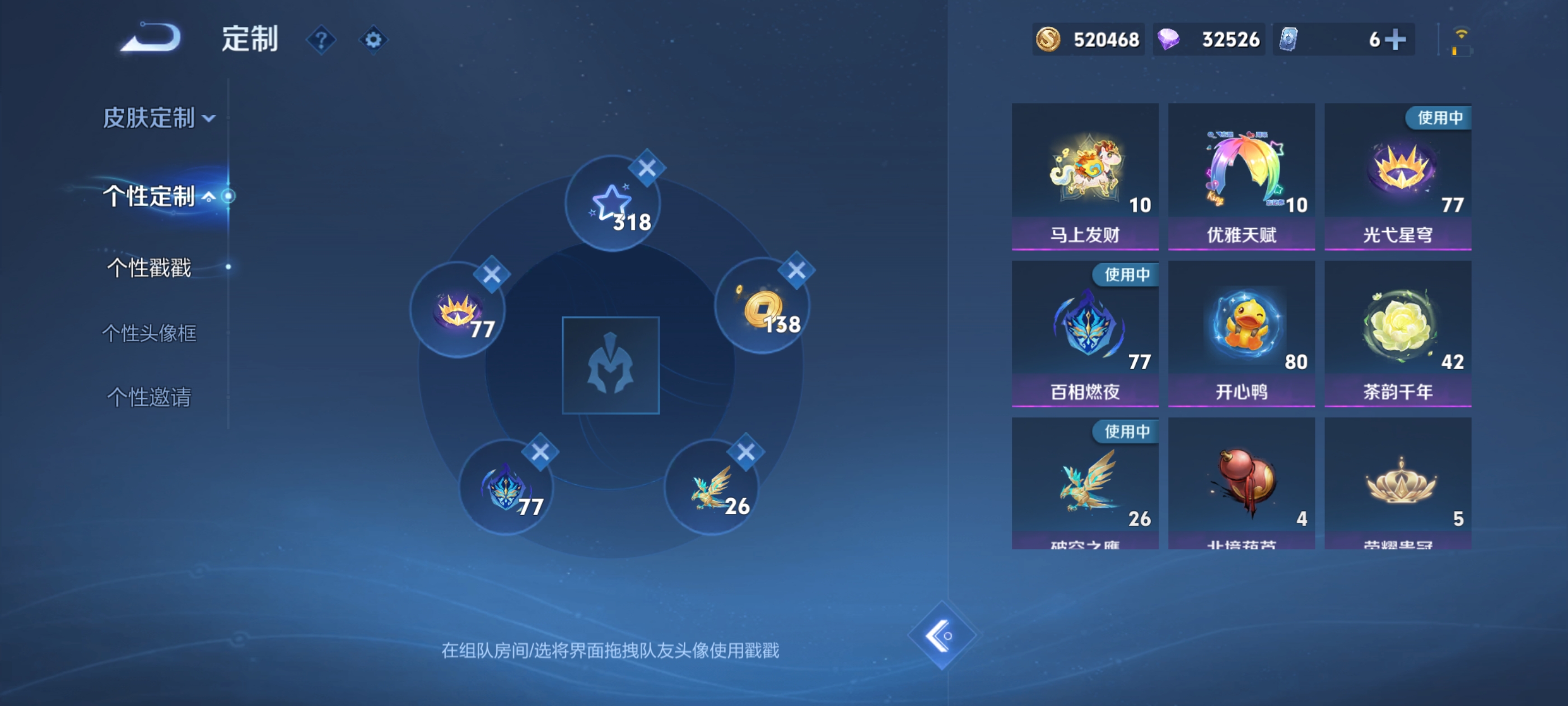Click the purple diamond currency icon
This screenshot has width=1568, height=706.
(1173, 39)
